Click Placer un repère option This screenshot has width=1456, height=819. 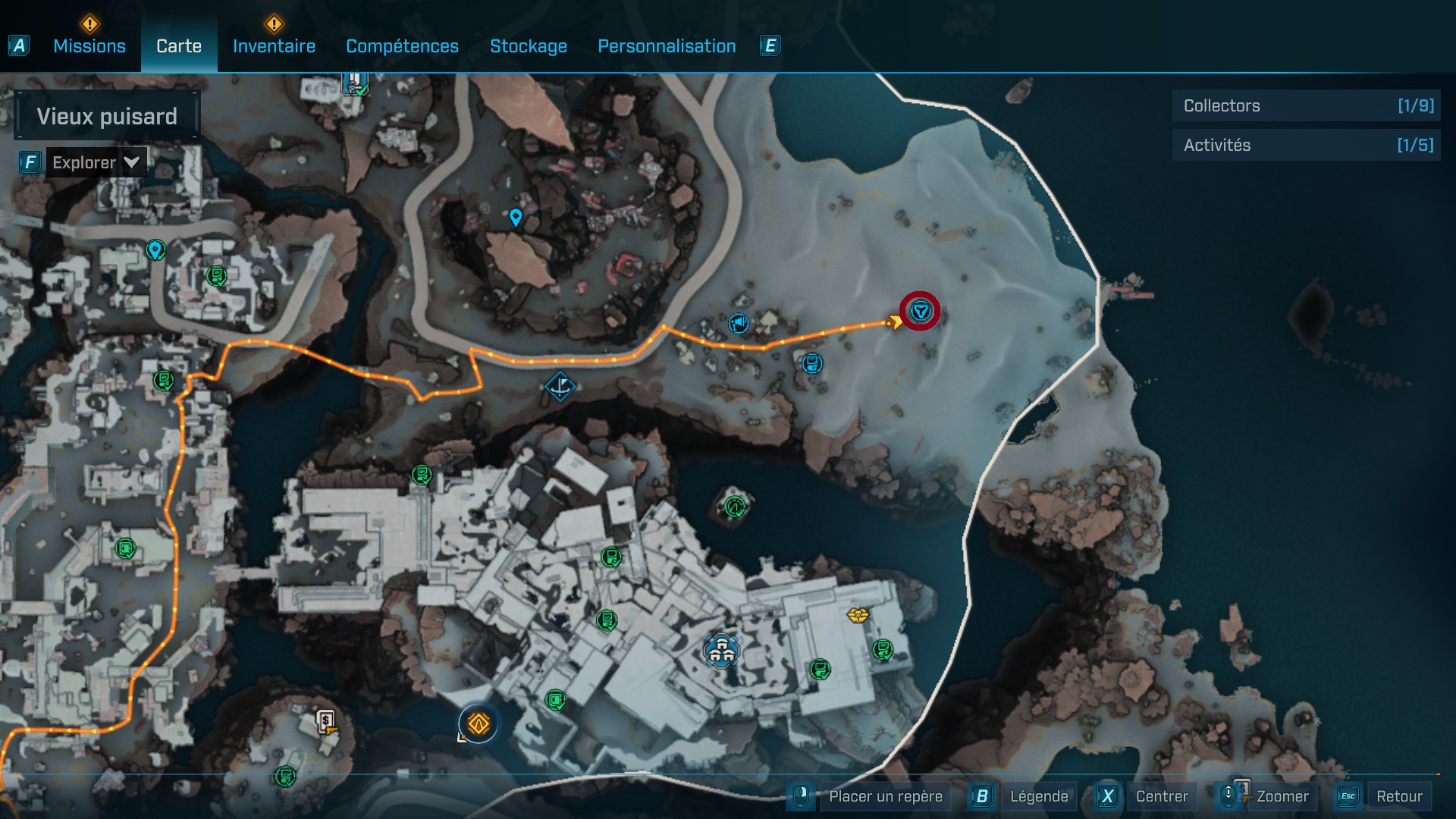(x=885, y=796)
